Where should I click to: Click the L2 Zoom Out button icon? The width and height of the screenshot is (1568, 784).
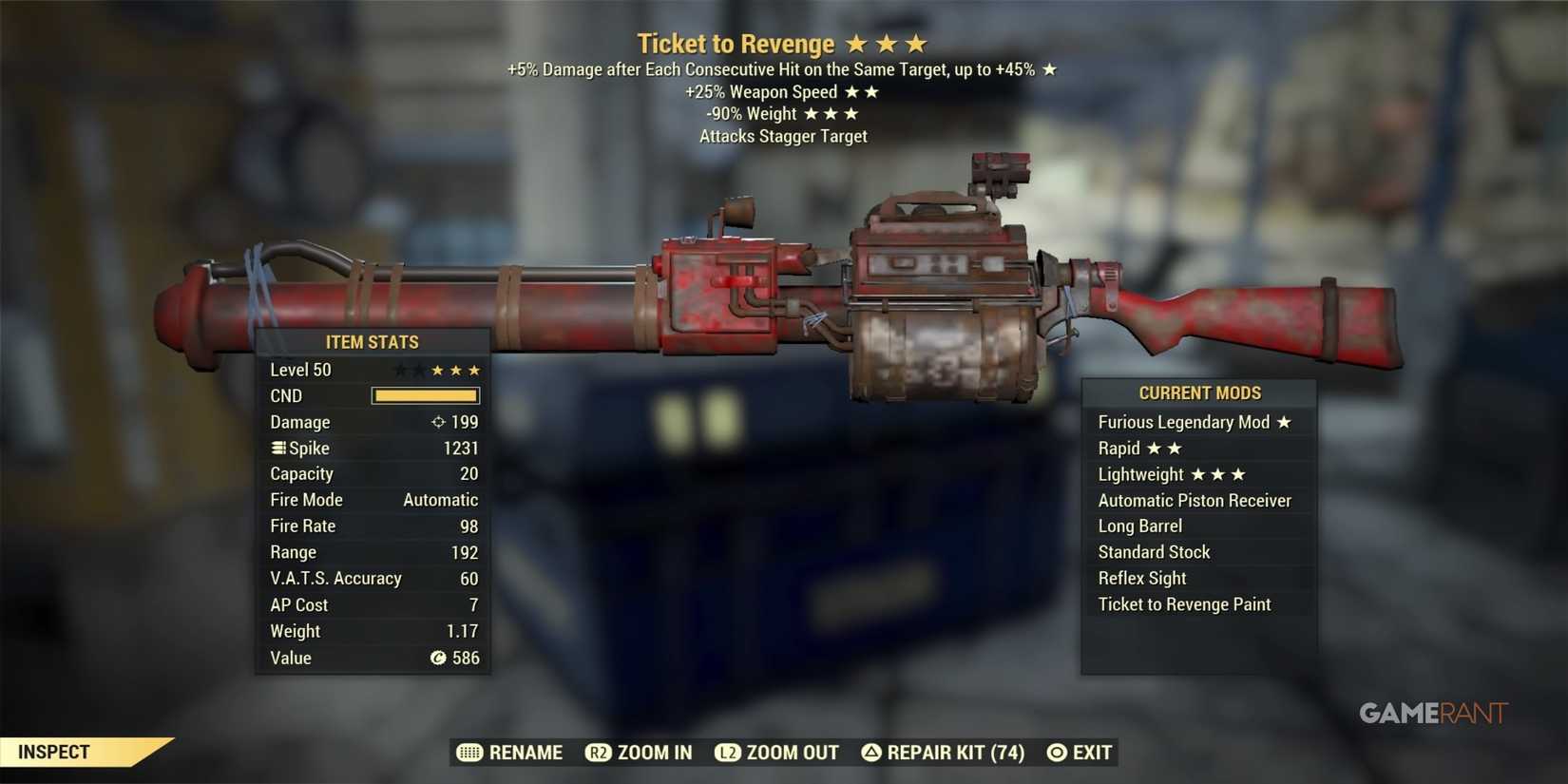729,752
